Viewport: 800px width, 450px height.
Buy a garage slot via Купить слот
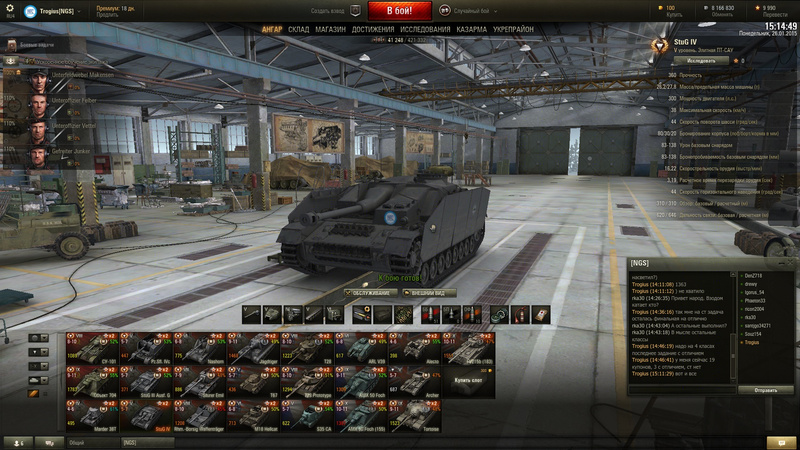coord(468,381)
